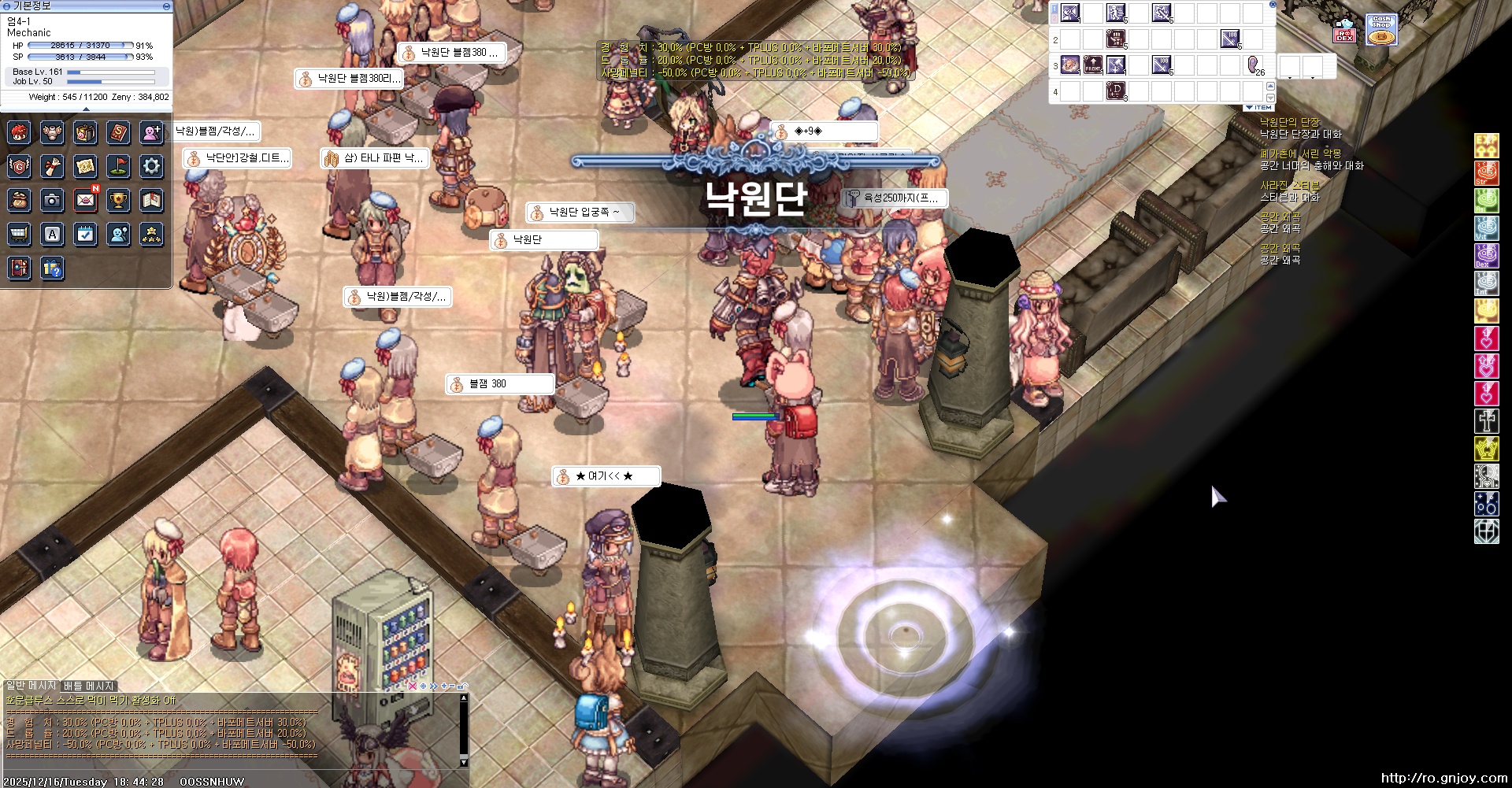Image resolution: width=1512 pixels, height=788 pixels.
Task: Open the world map icon
Action: [85, 166]
